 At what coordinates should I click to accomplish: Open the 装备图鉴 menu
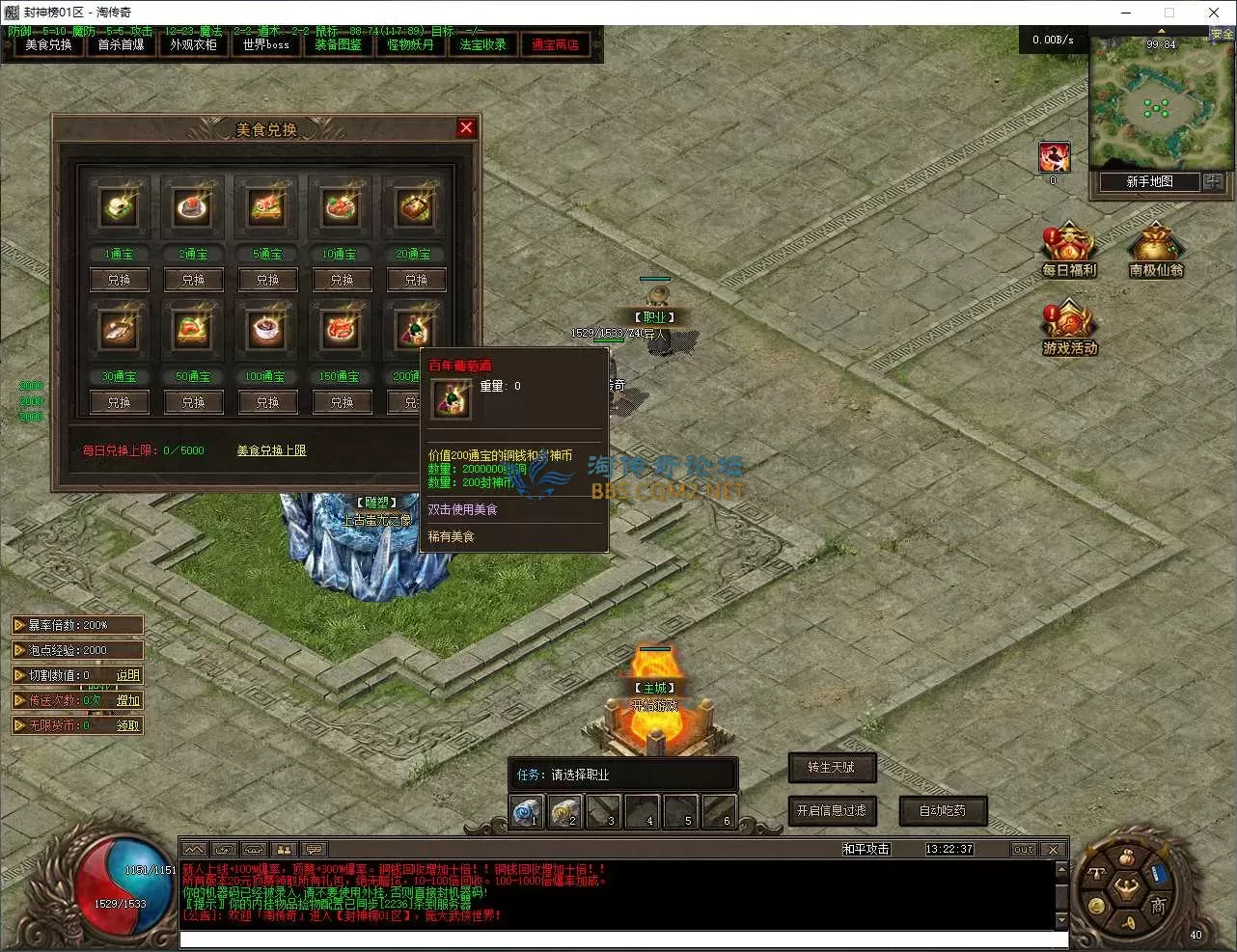[338, 45]
